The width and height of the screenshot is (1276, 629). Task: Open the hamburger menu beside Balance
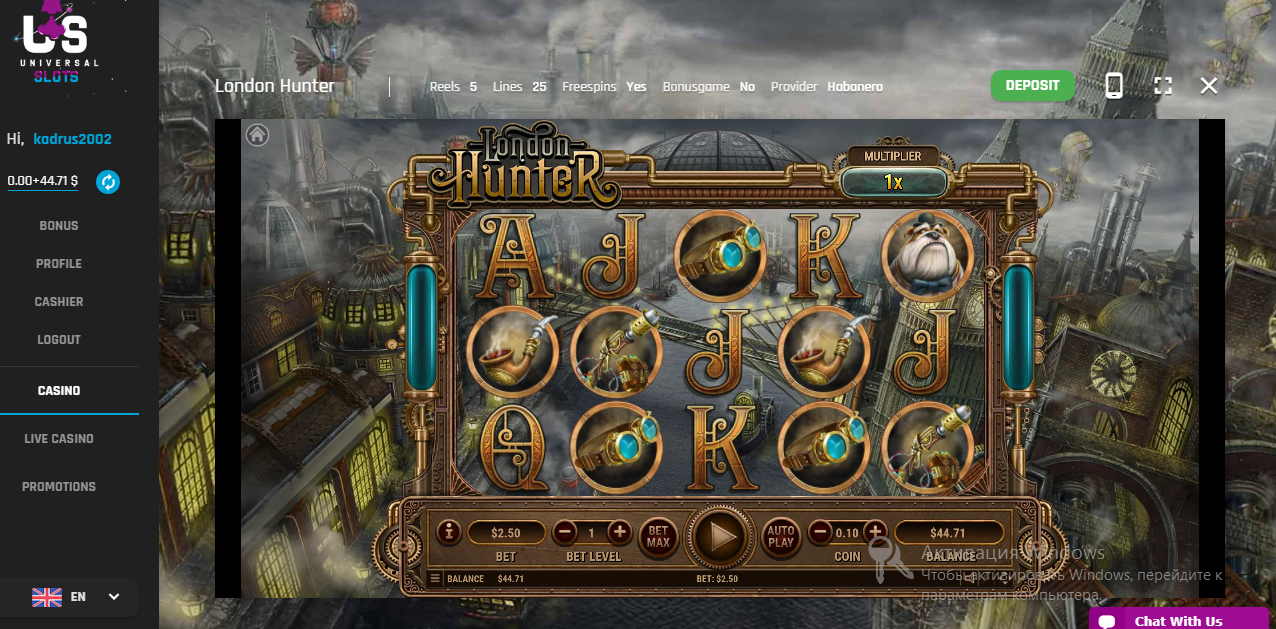(435, 579)
